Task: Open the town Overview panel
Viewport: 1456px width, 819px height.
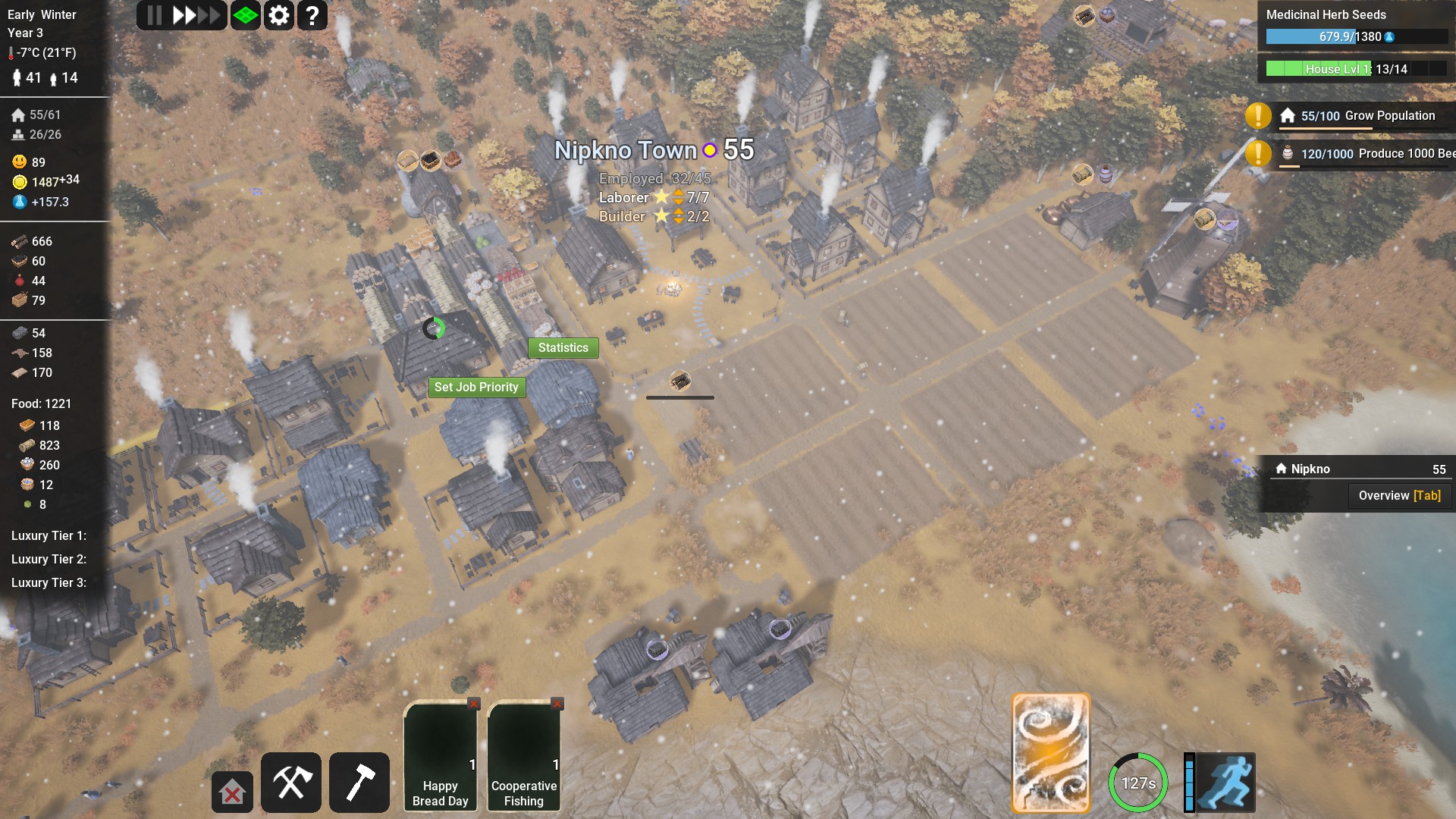Action: (1399, 495)
